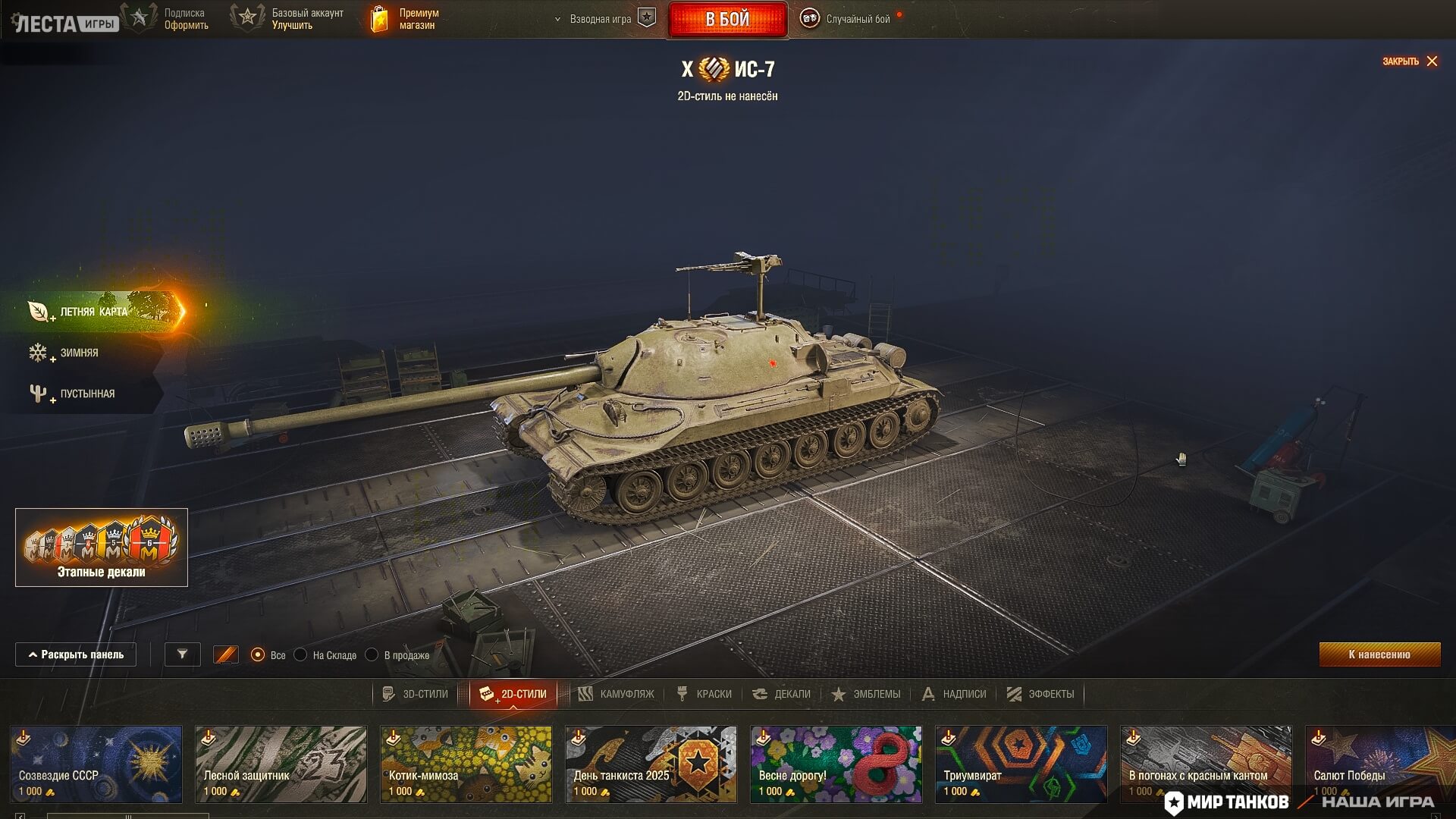Filter items by На Складе
The height and width of the screenshot is (819, 1456).
[301, 654]
